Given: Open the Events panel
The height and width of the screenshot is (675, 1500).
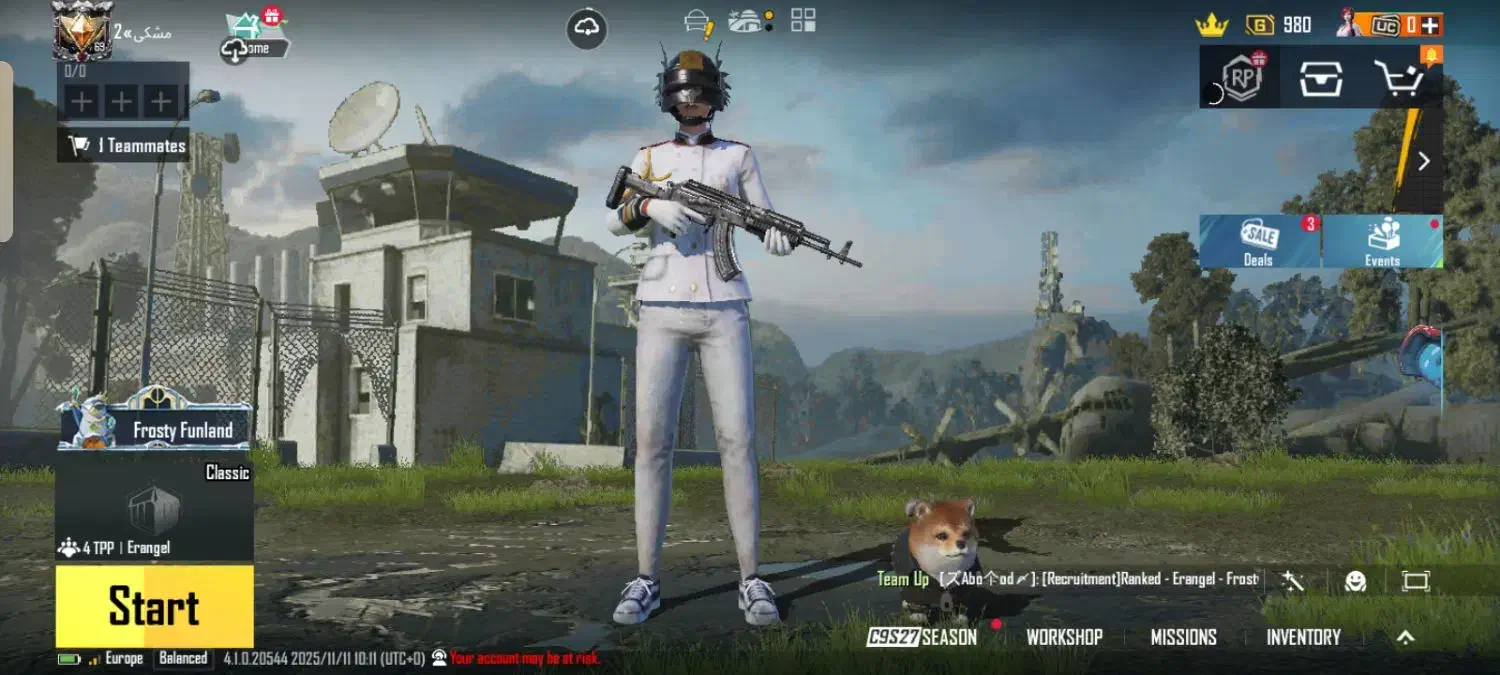Looking at the screenshot, I should (1382, 242).
